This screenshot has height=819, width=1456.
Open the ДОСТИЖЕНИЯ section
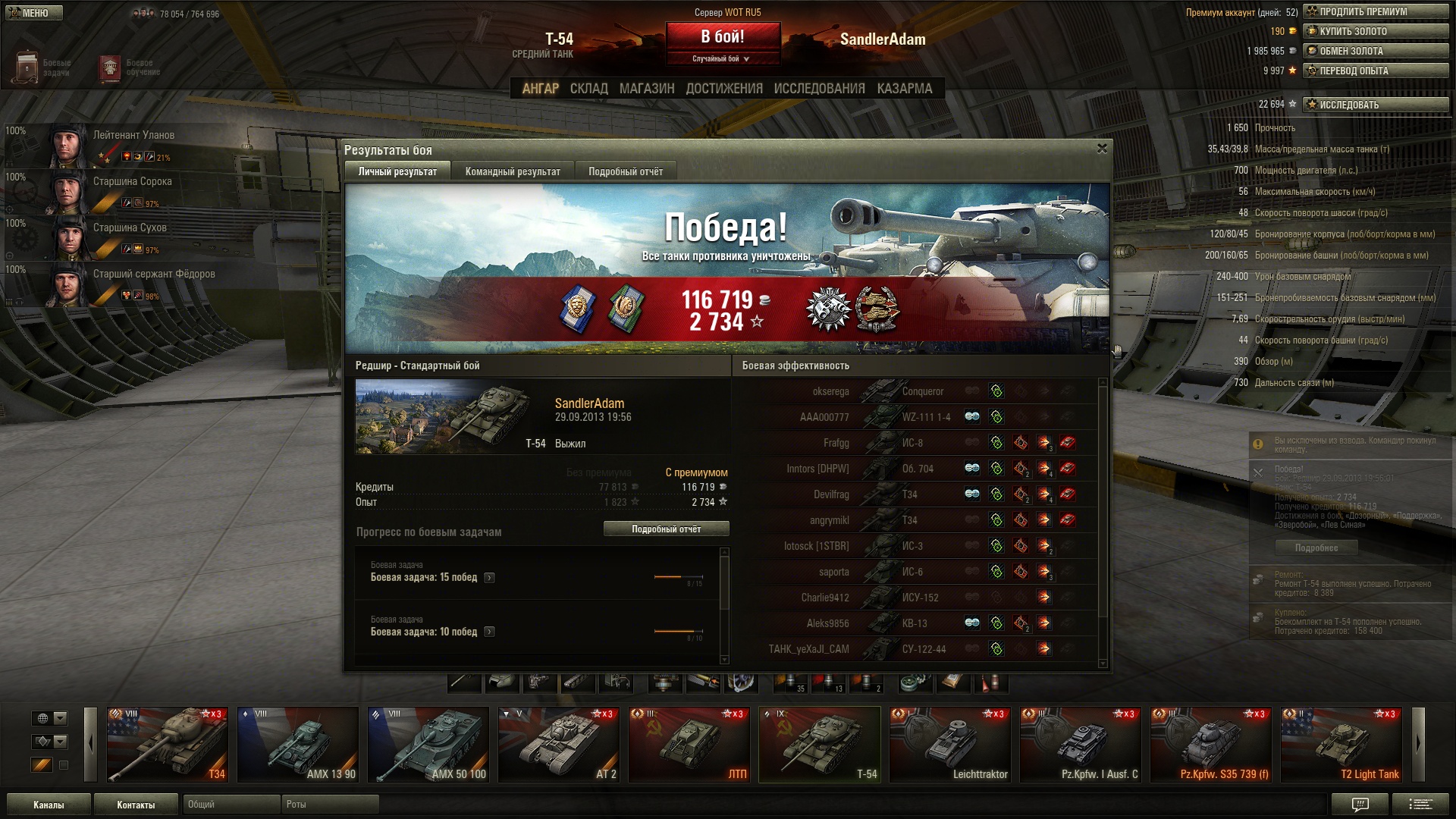(x=724, y=89)
